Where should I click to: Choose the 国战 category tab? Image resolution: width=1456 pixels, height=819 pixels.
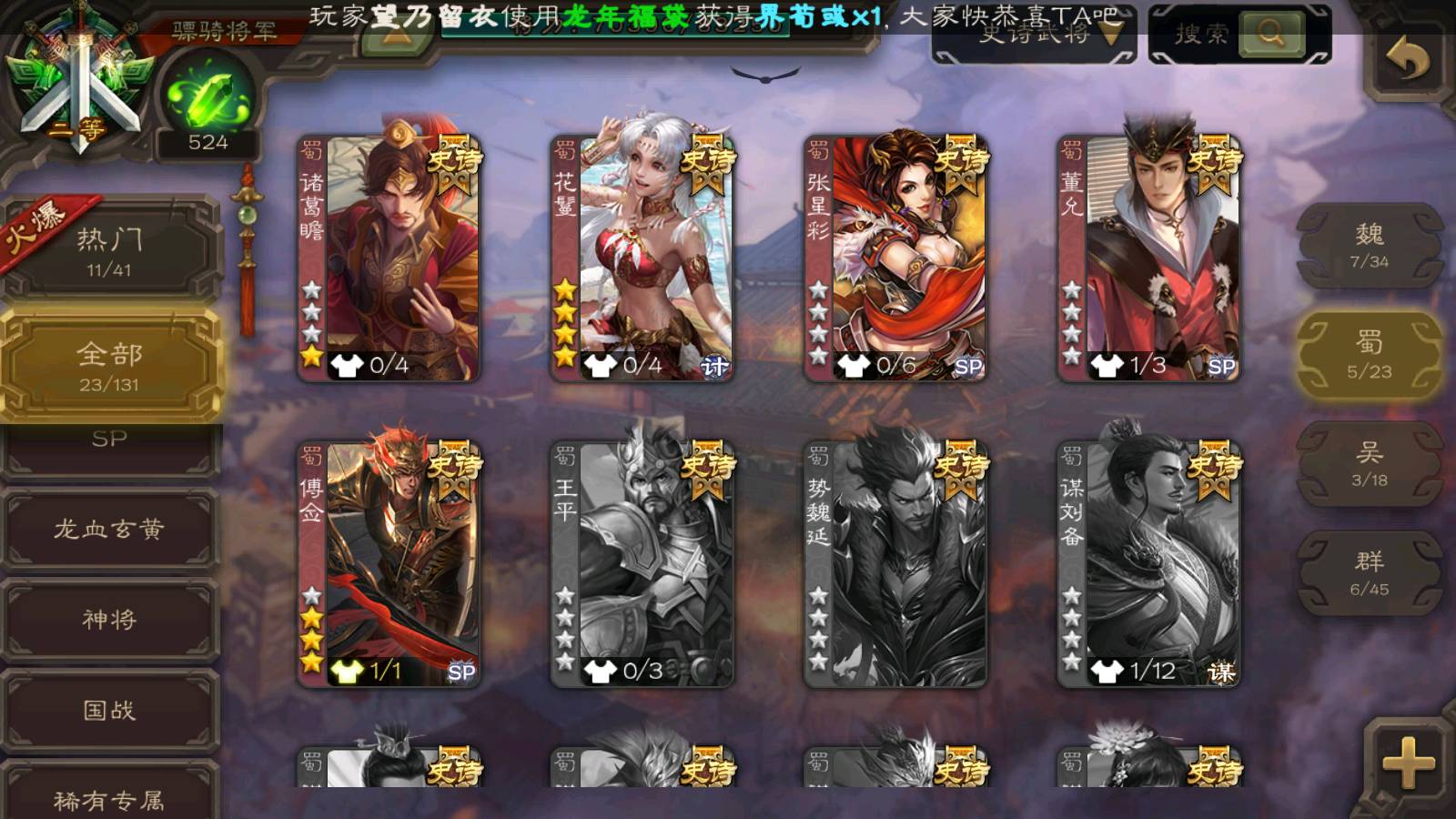tap(109, 710)
